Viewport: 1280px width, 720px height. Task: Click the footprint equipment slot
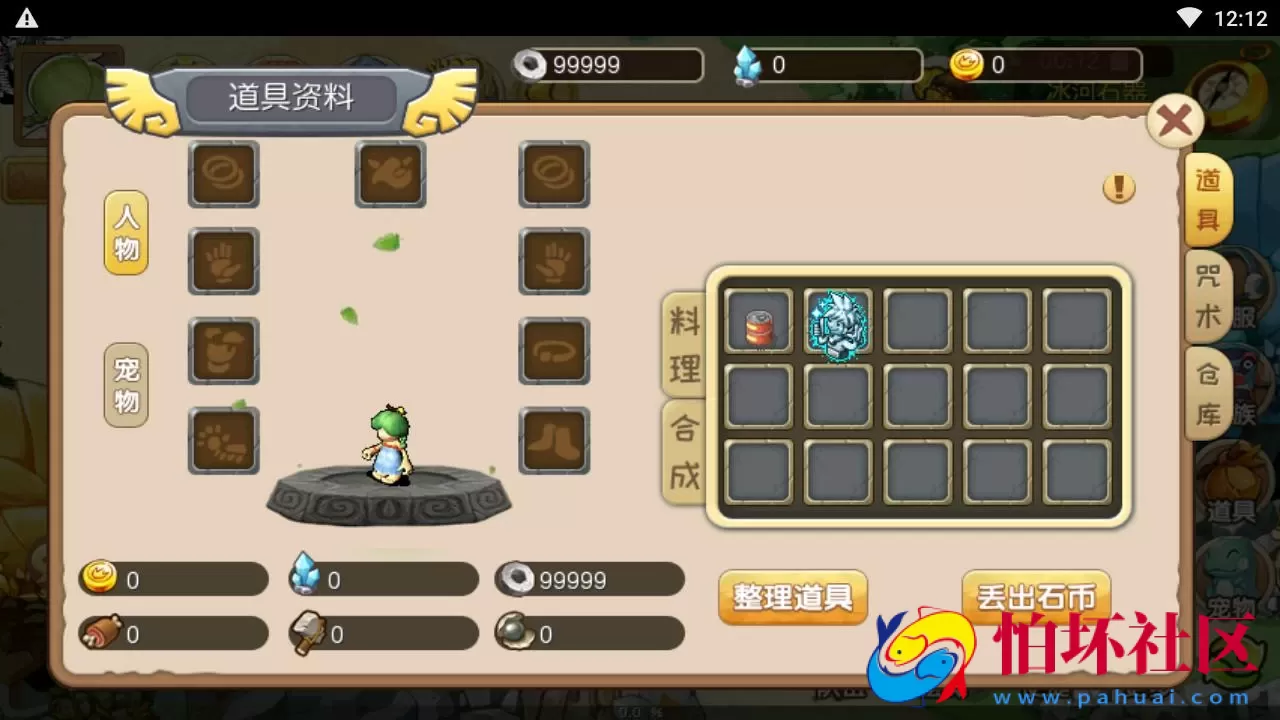(x=223, y=441)
